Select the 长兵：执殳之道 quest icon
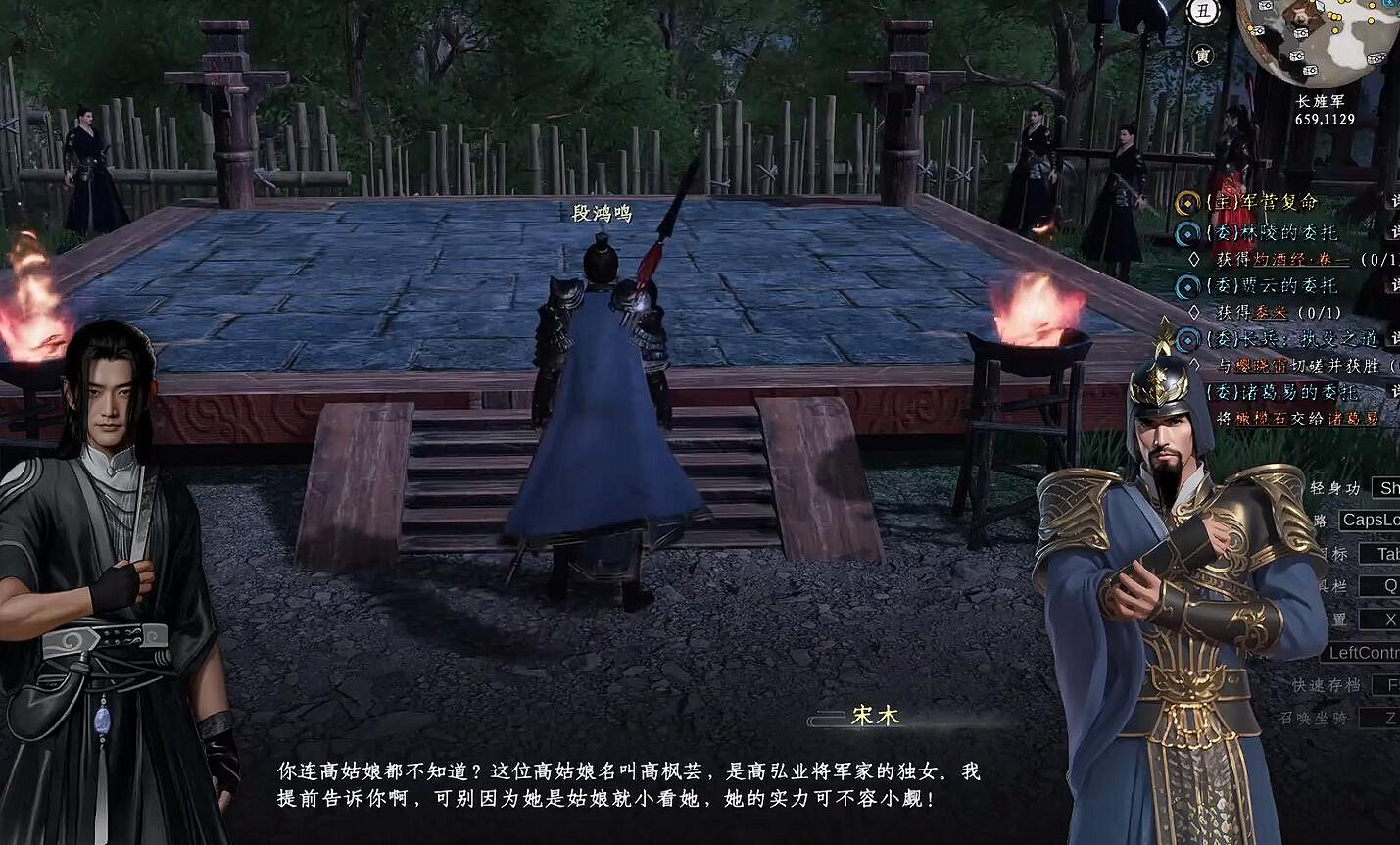The width and height of the screenshot is (1400, 845). (1187, 337)
